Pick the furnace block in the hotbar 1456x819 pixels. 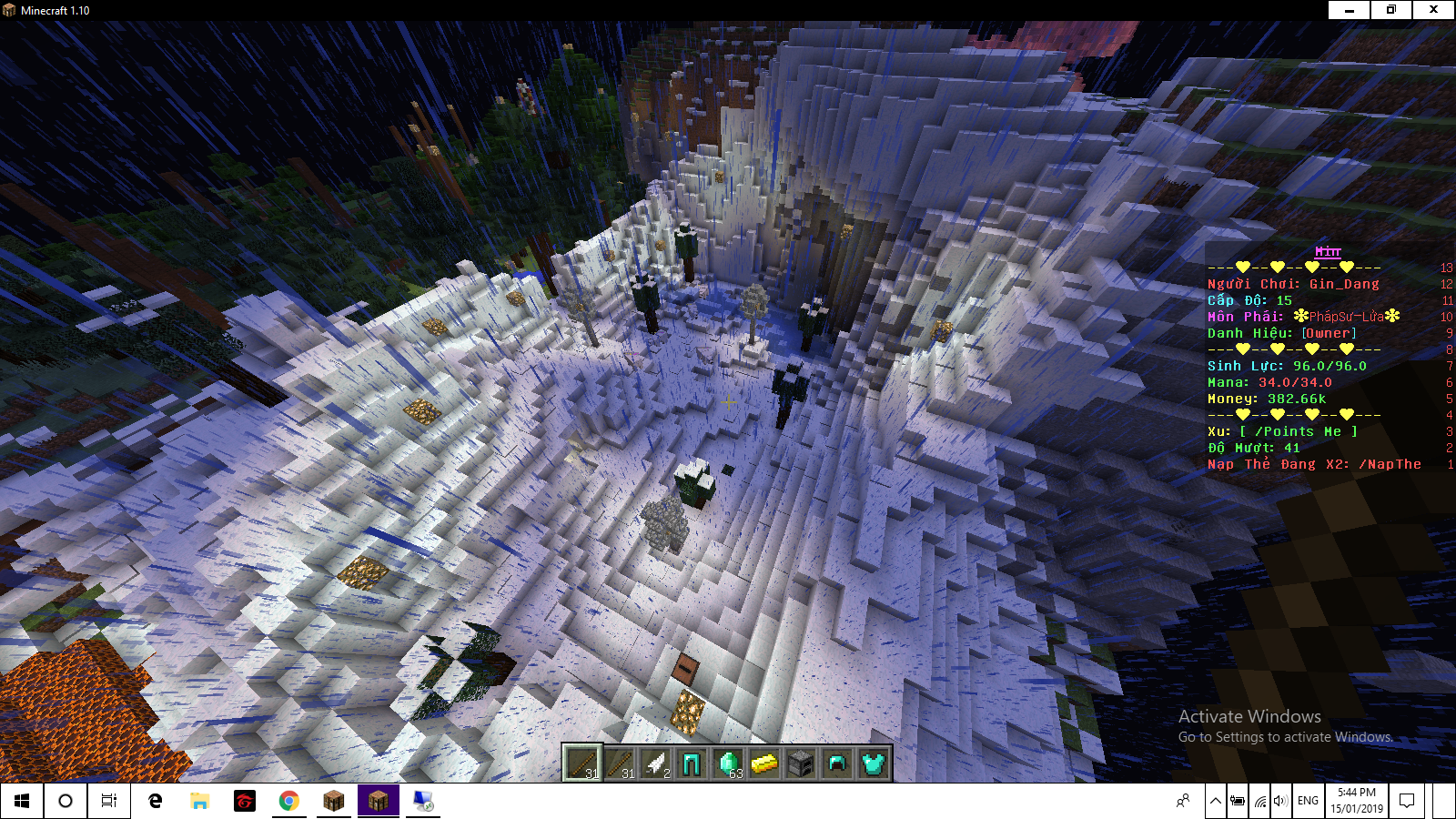pyautogui.click(x=801, y=763)
